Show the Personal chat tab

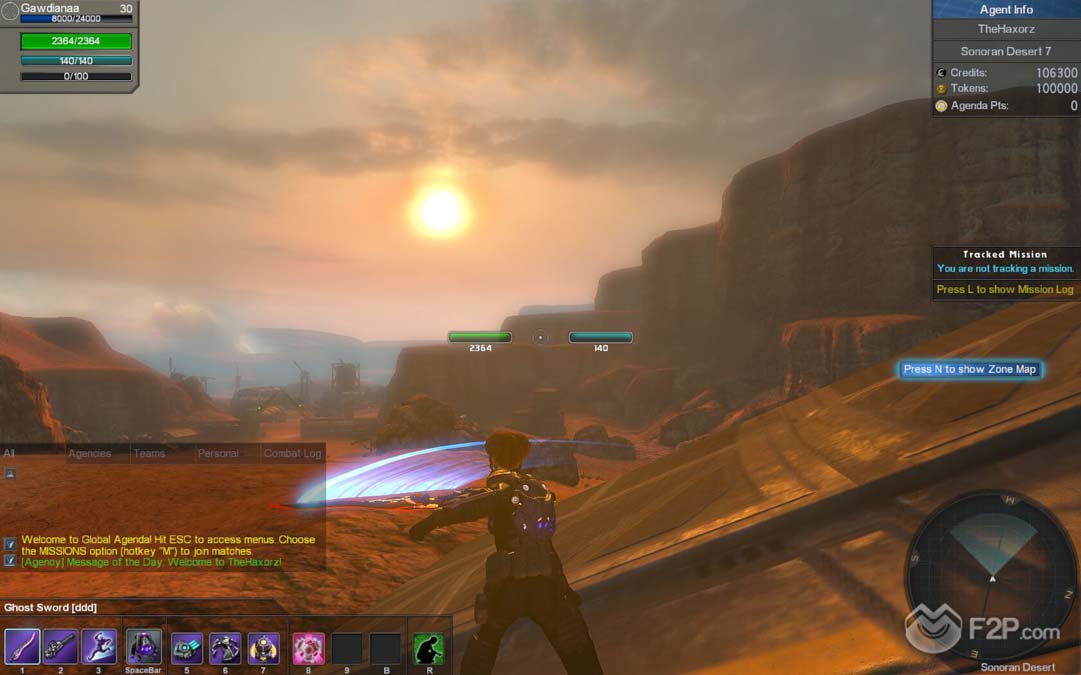(218, 454)
